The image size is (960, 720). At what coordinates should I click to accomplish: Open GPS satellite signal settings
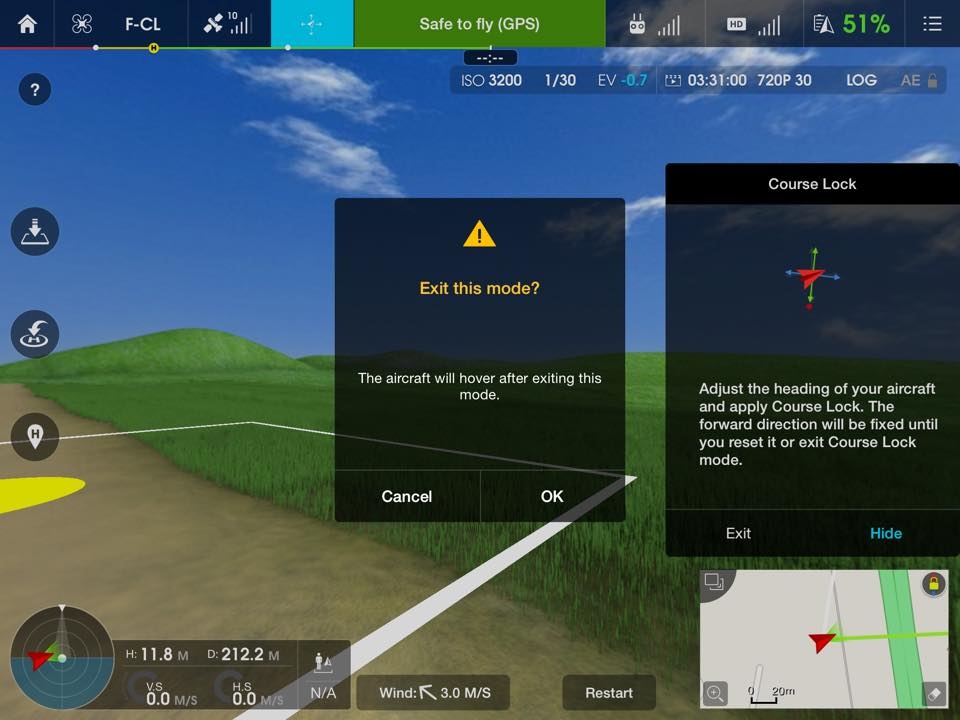coord(226,24)
